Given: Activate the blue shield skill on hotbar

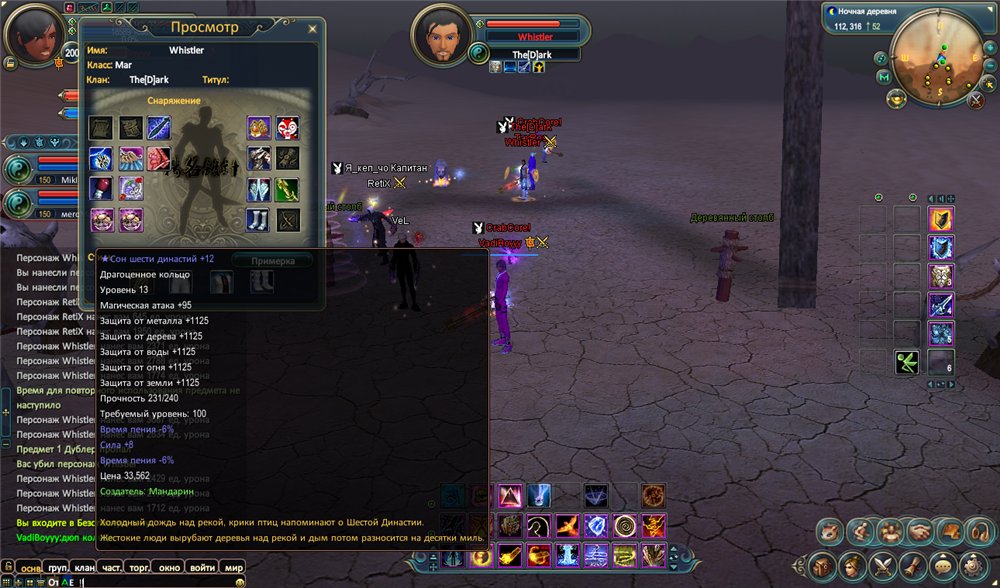Looking at the screenshot, I should tap(597, 525).
